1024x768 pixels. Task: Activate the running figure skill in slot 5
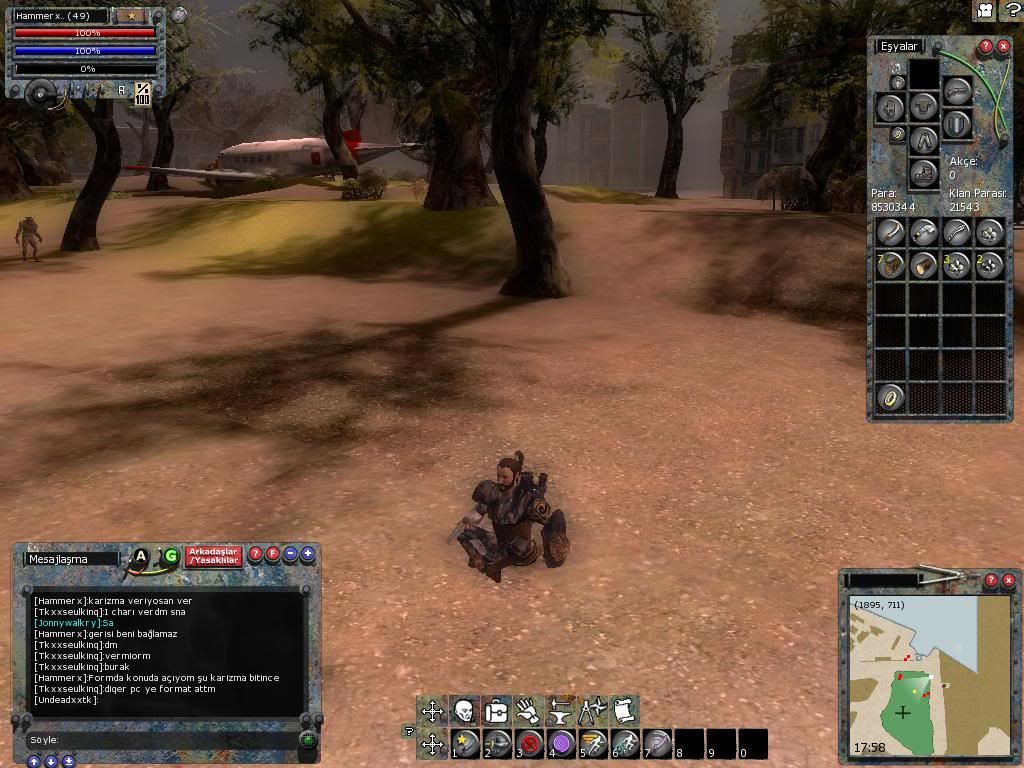(594, 744)
